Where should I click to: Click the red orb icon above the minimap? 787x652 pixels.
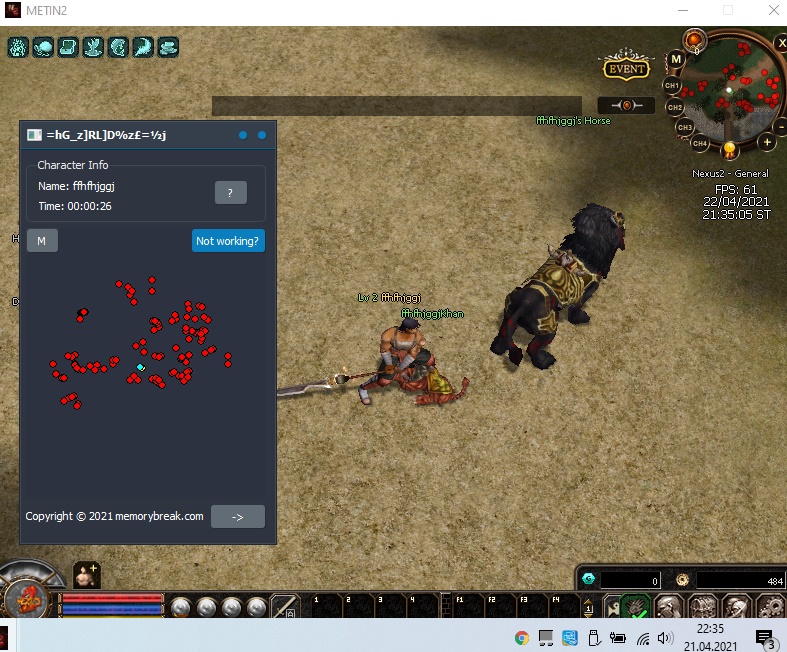coord(694,41)
